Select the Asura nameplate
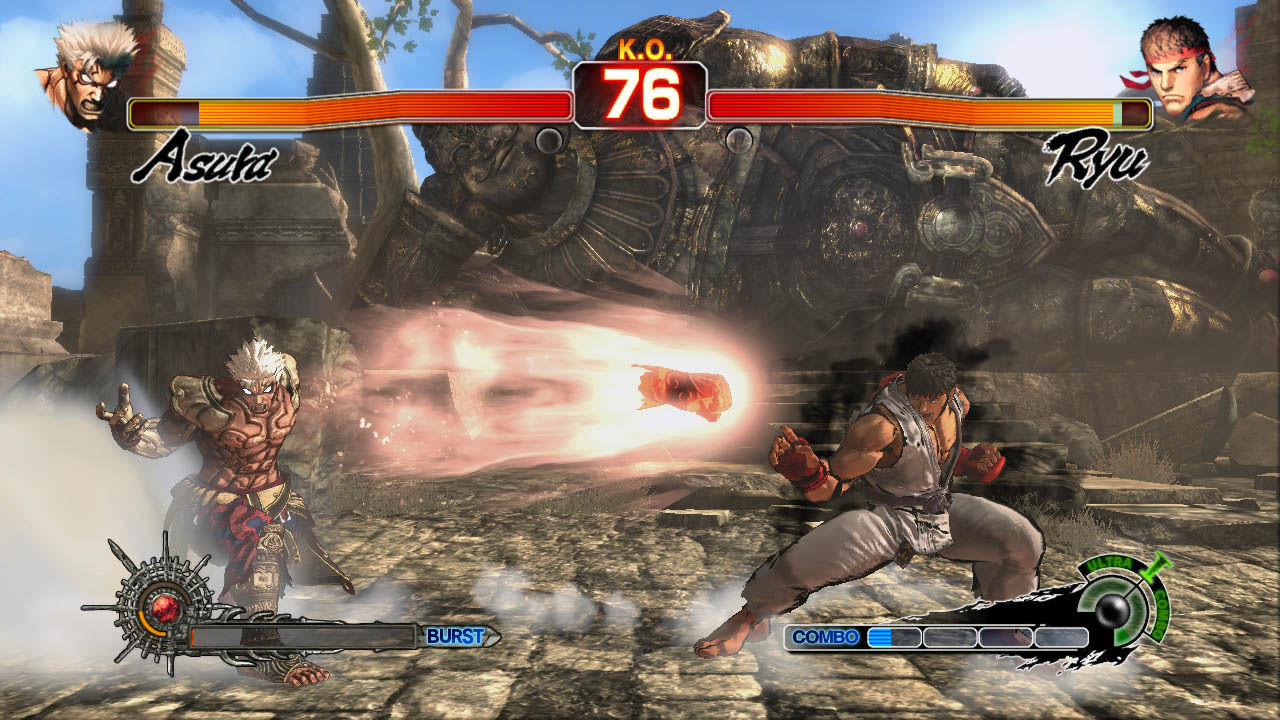Viewport: 1280px width, 720px height. pyautogui.click(x=201, y=158)
